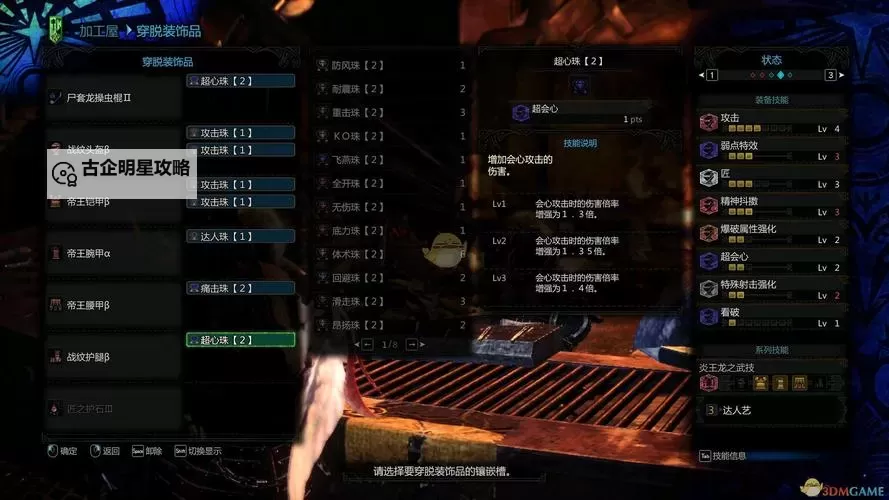Click the highlighted 超心珠【2】 slot on 战纹护腿β

240,340
